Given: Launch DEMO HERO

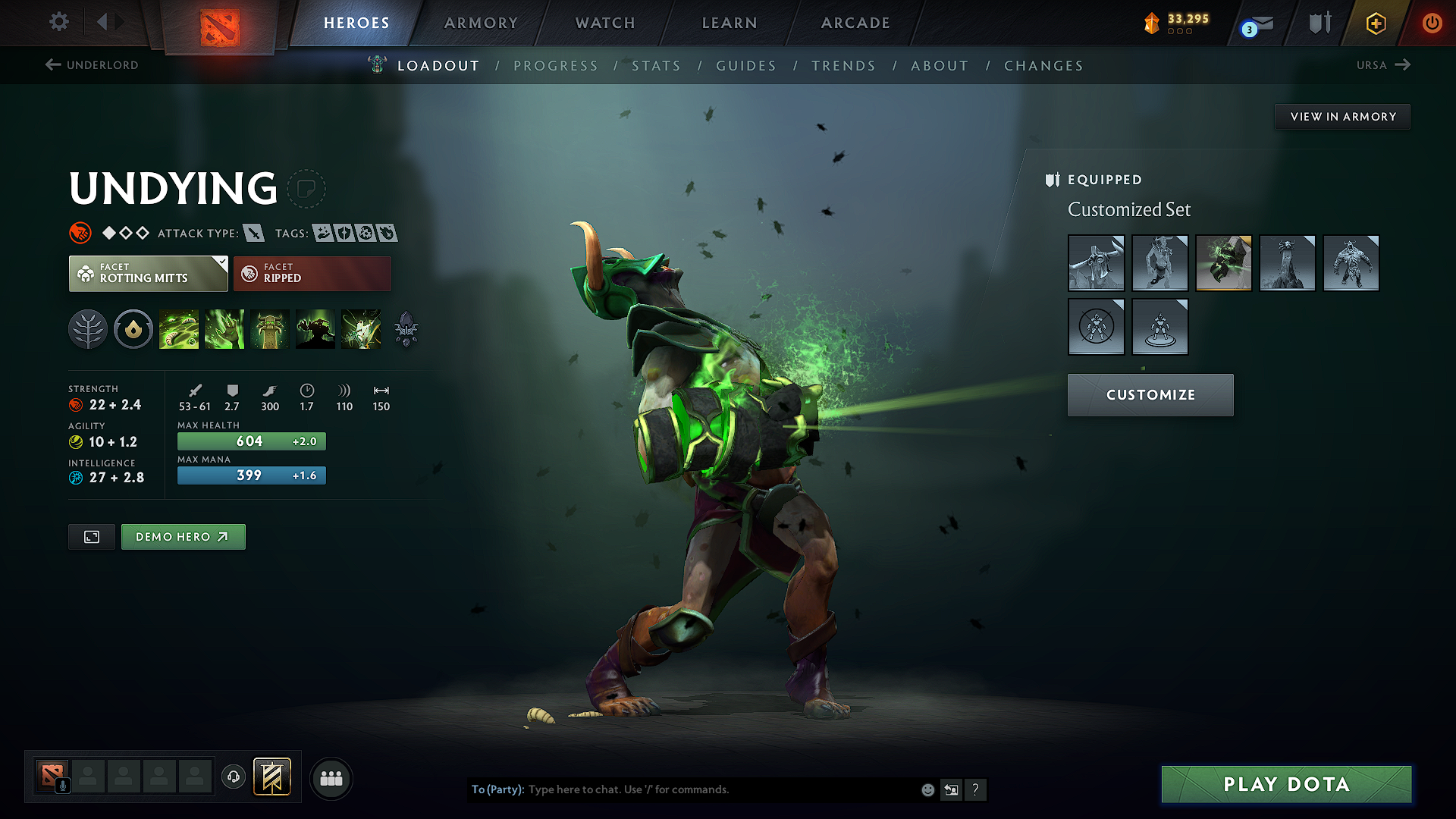Looking at the screenshot, I should [183, 536].
